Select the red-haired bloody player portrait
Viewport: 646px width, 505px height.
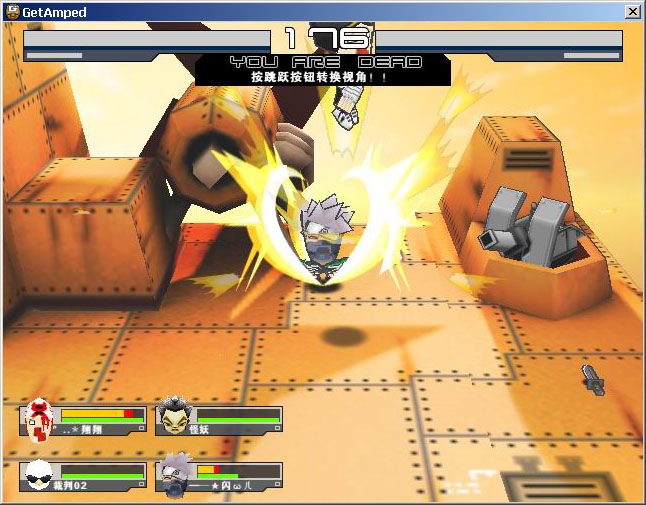click(x=39, y=419)
